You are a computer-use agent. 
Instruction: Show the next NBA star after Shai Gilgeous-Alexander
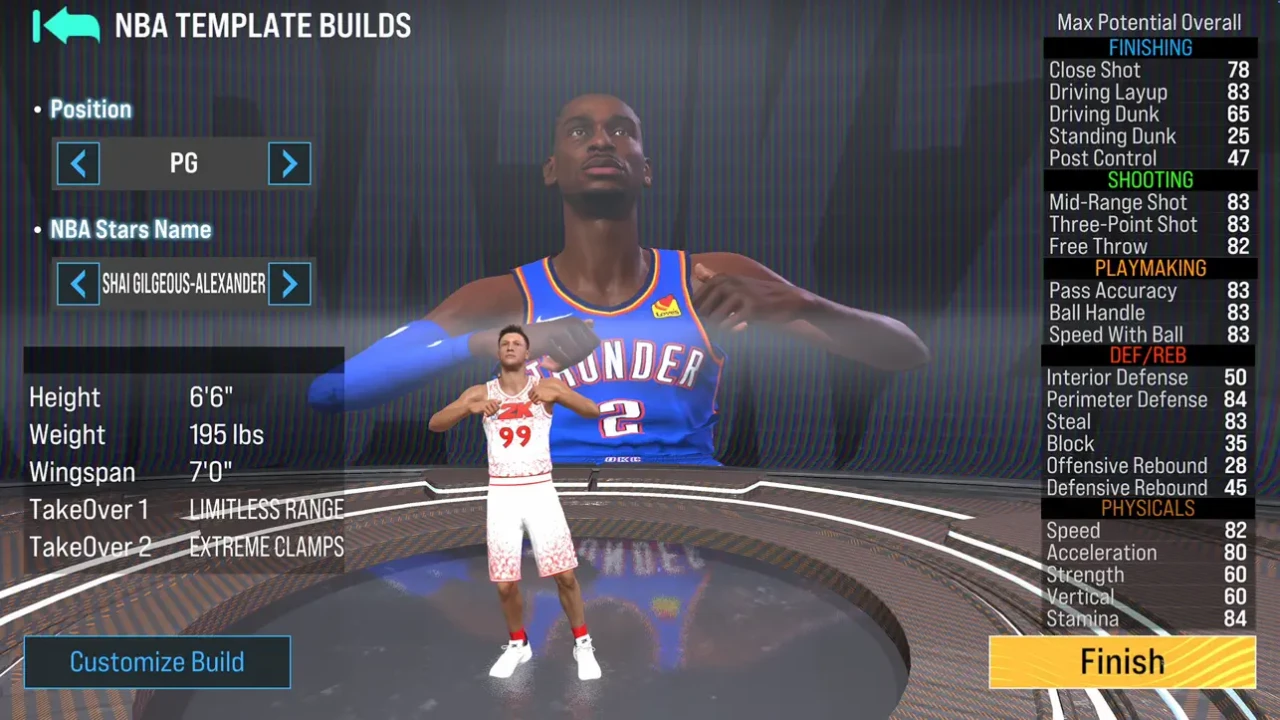coord(289,285)
